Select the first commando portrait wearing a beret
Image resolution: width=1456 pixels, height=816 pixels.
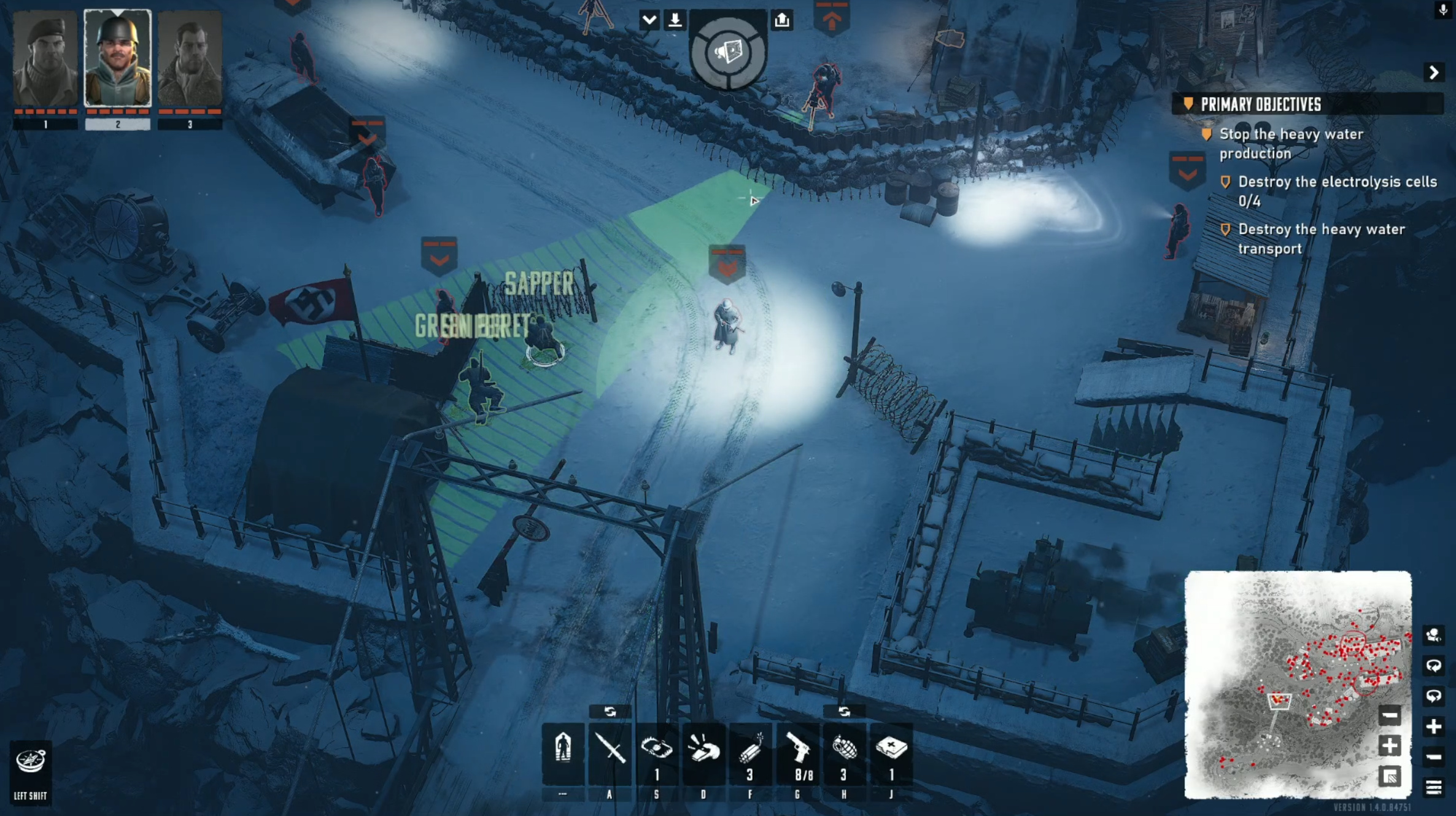(45, 59)
